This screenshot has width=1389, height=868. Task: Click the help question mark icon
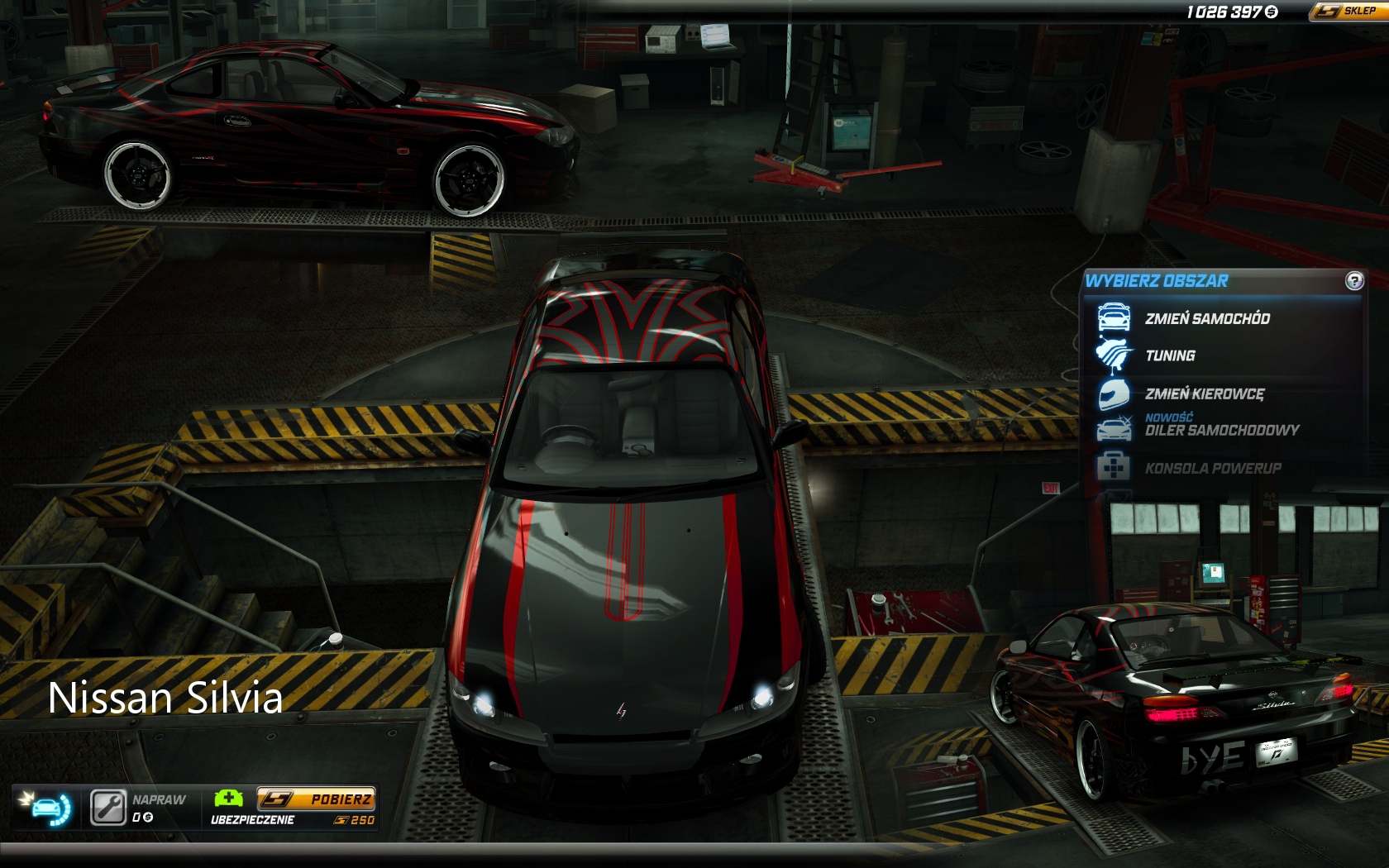[x=1353, y=281]
